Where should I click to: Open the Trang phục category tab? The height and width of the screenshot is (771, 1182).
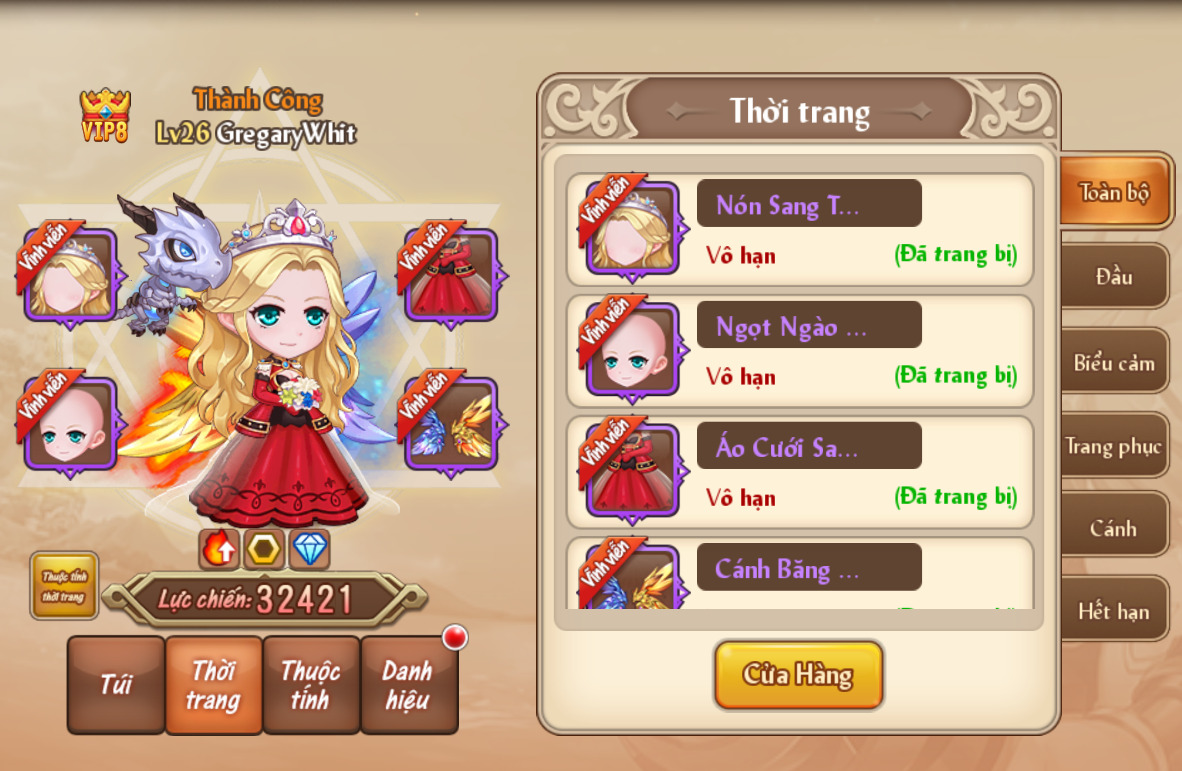1114,446
